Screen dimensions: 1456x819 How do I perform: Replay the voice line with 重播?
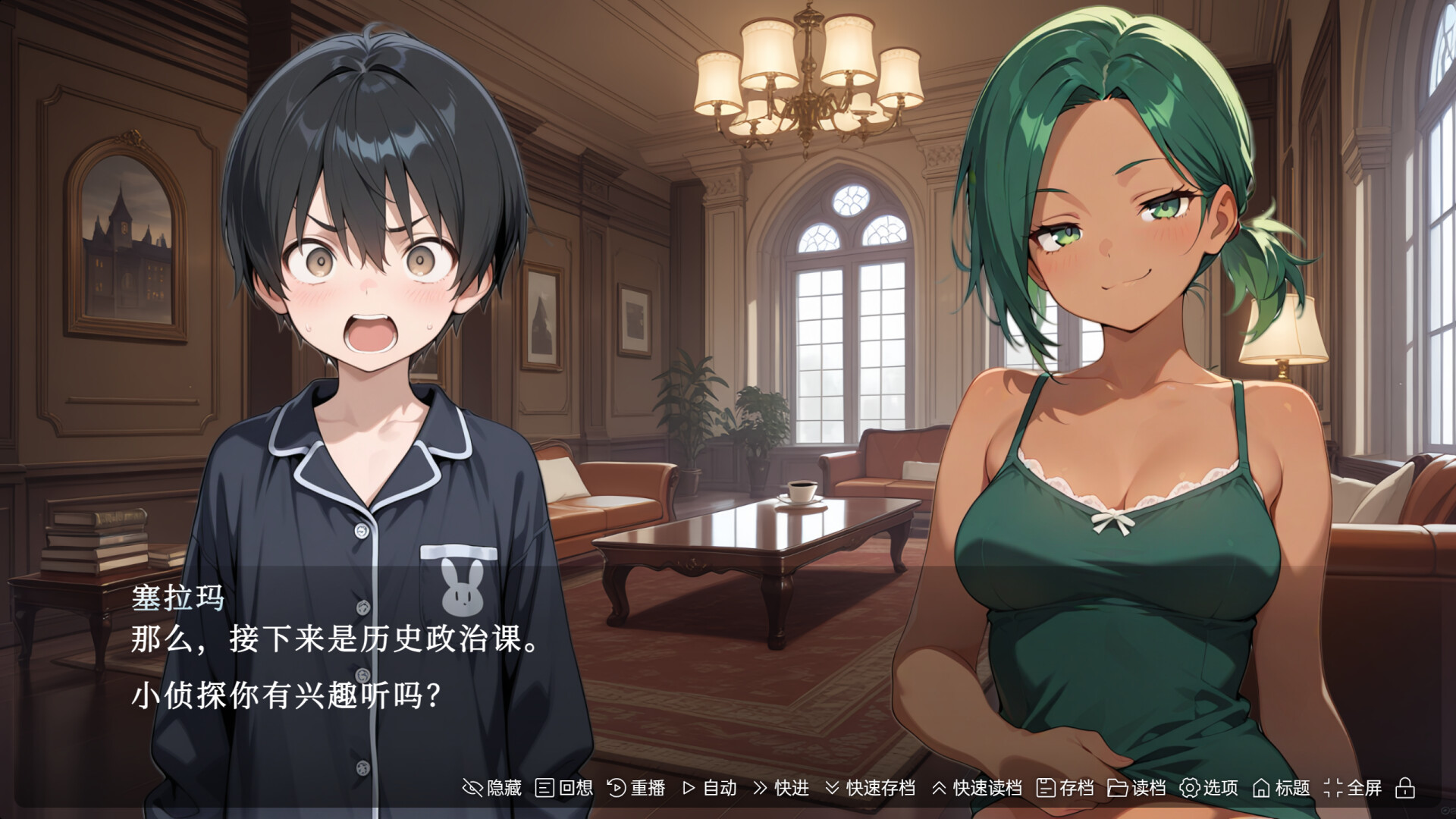(636, 788)
